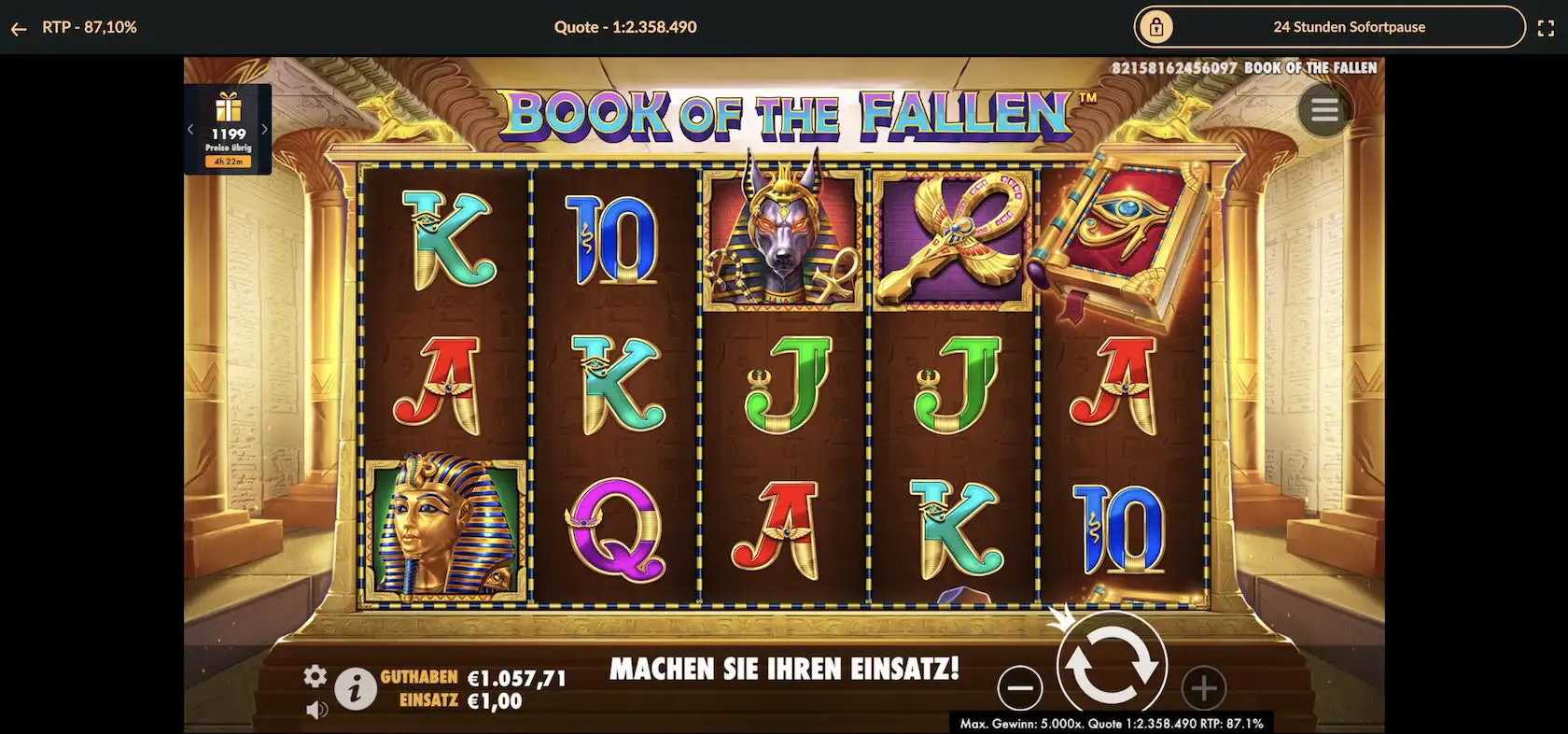
Task: Spin the reels with the circular arrow button
Action: 1111,666
